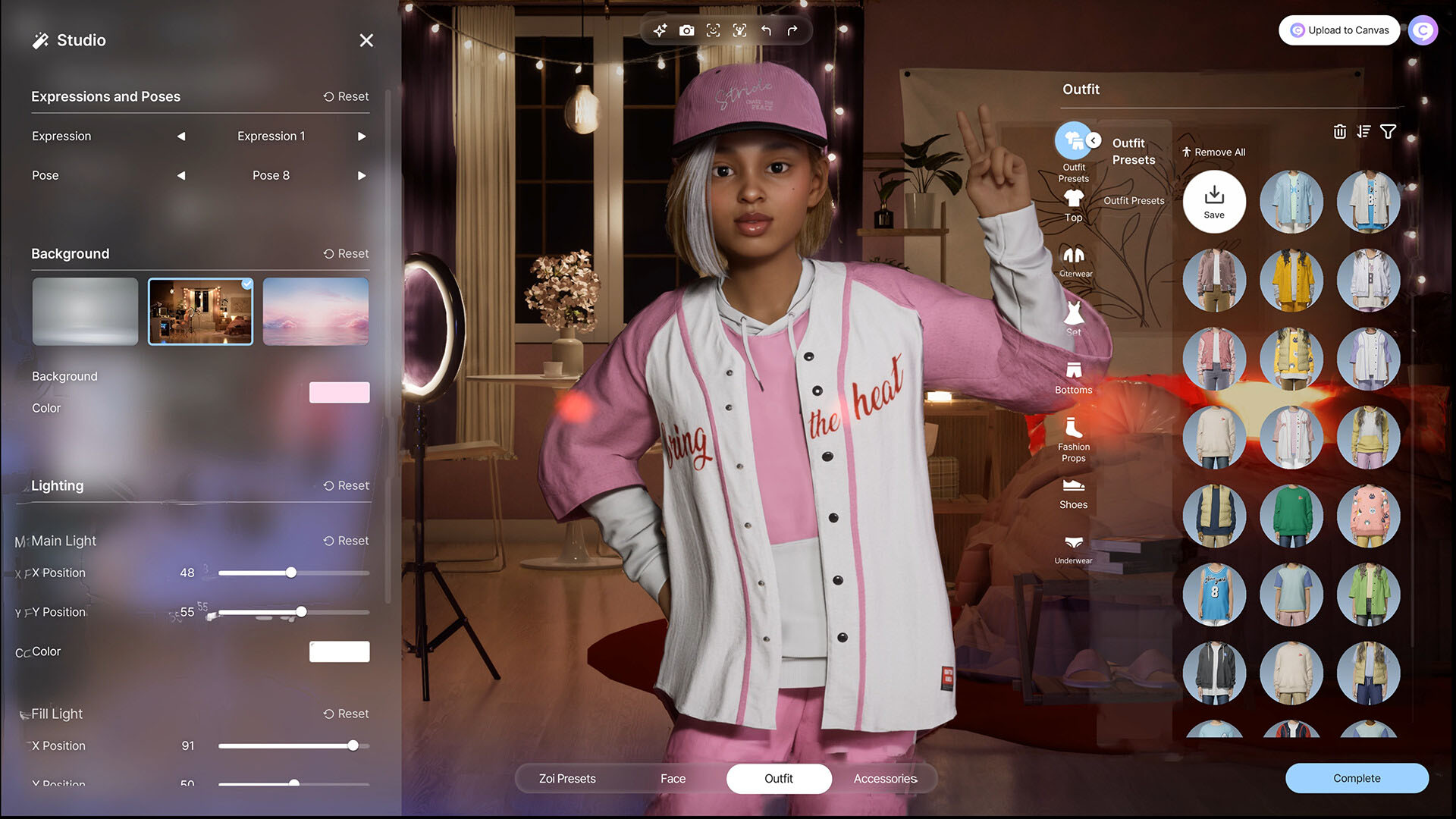
Task: Open the filter icon in the Outfit panel
Action: (1389, 131)
